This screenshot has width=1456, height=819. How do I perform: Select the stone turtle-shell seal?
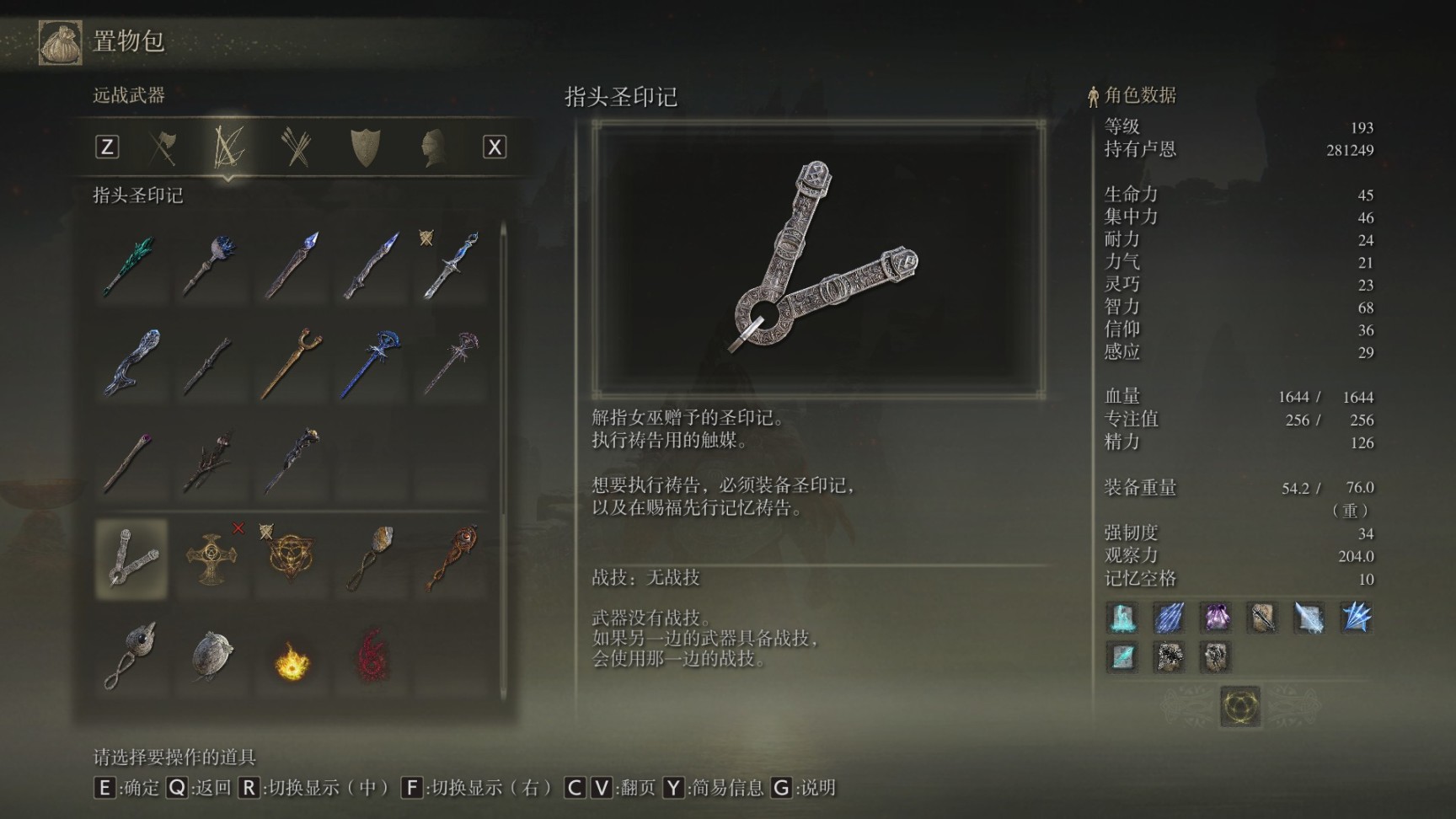pyautogui.click(x=211, y=656)
